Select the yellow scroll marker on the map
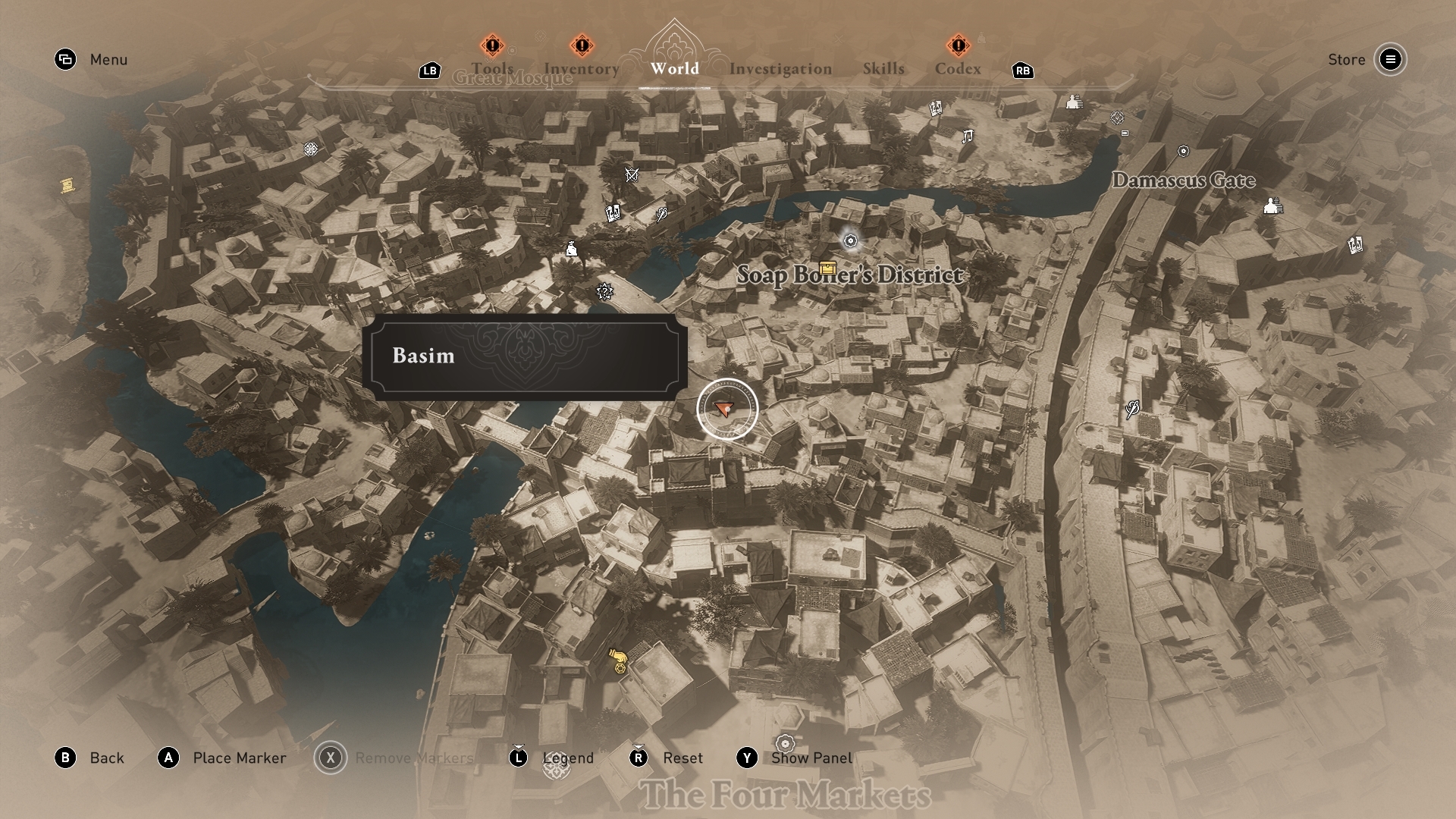 coord(67,185)
